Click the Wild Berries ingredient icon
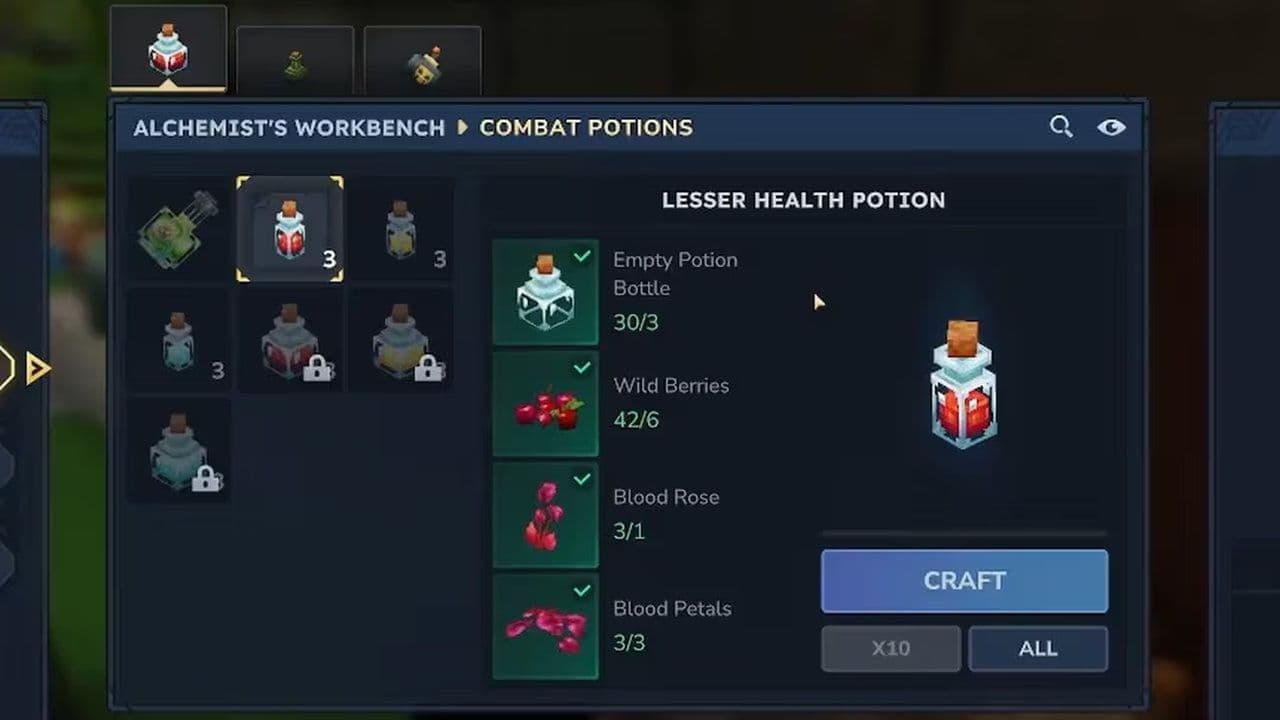The height and width of the screenshot is (720, 1280). (x=545, y=402)
